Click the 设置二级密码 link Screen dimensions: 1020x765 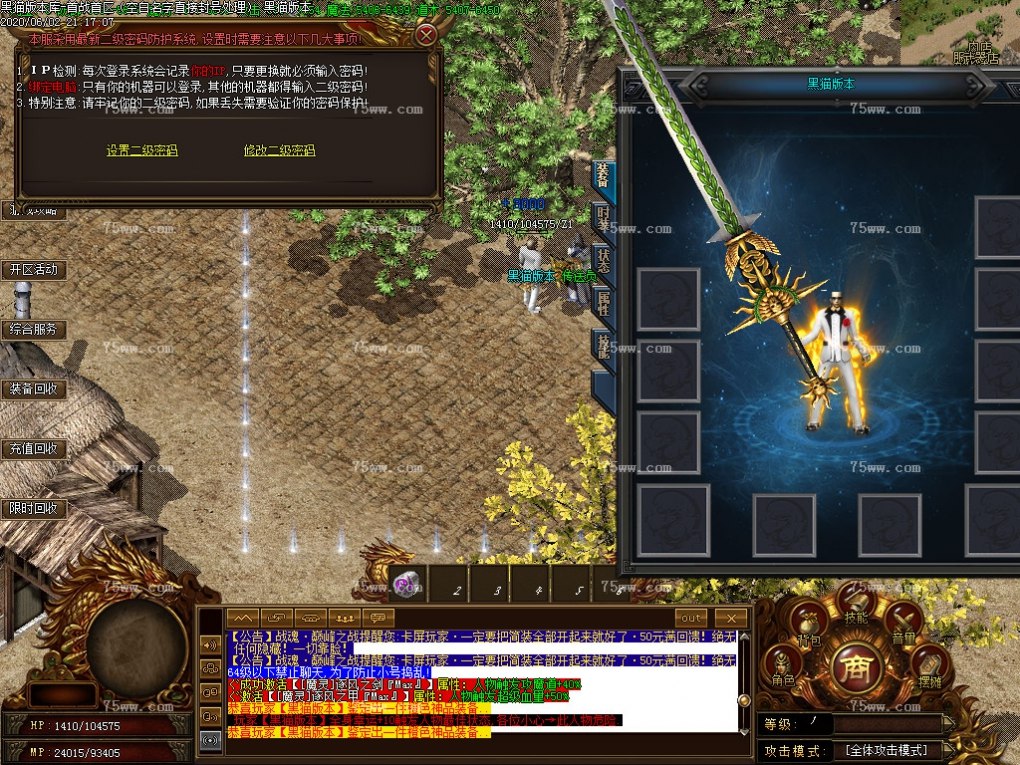click(x=142, y=151)
